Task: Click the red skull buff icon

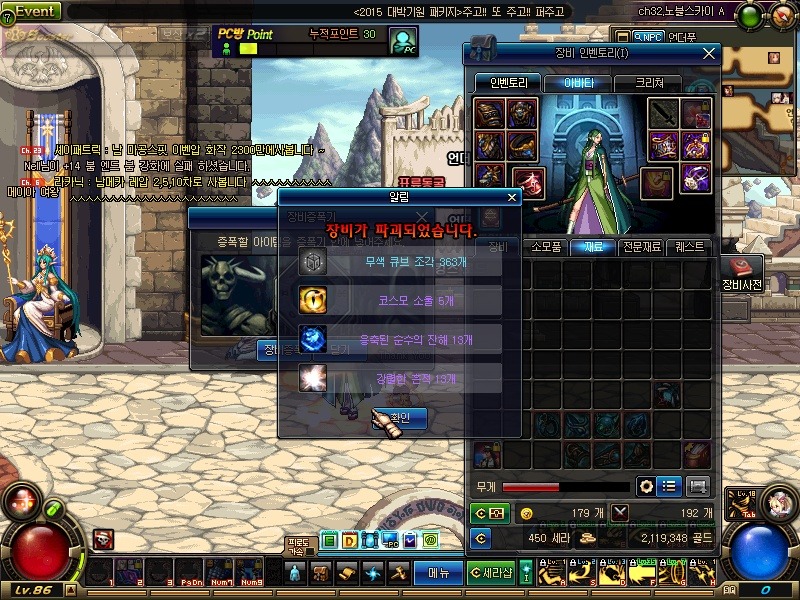Action: point(104,540)
